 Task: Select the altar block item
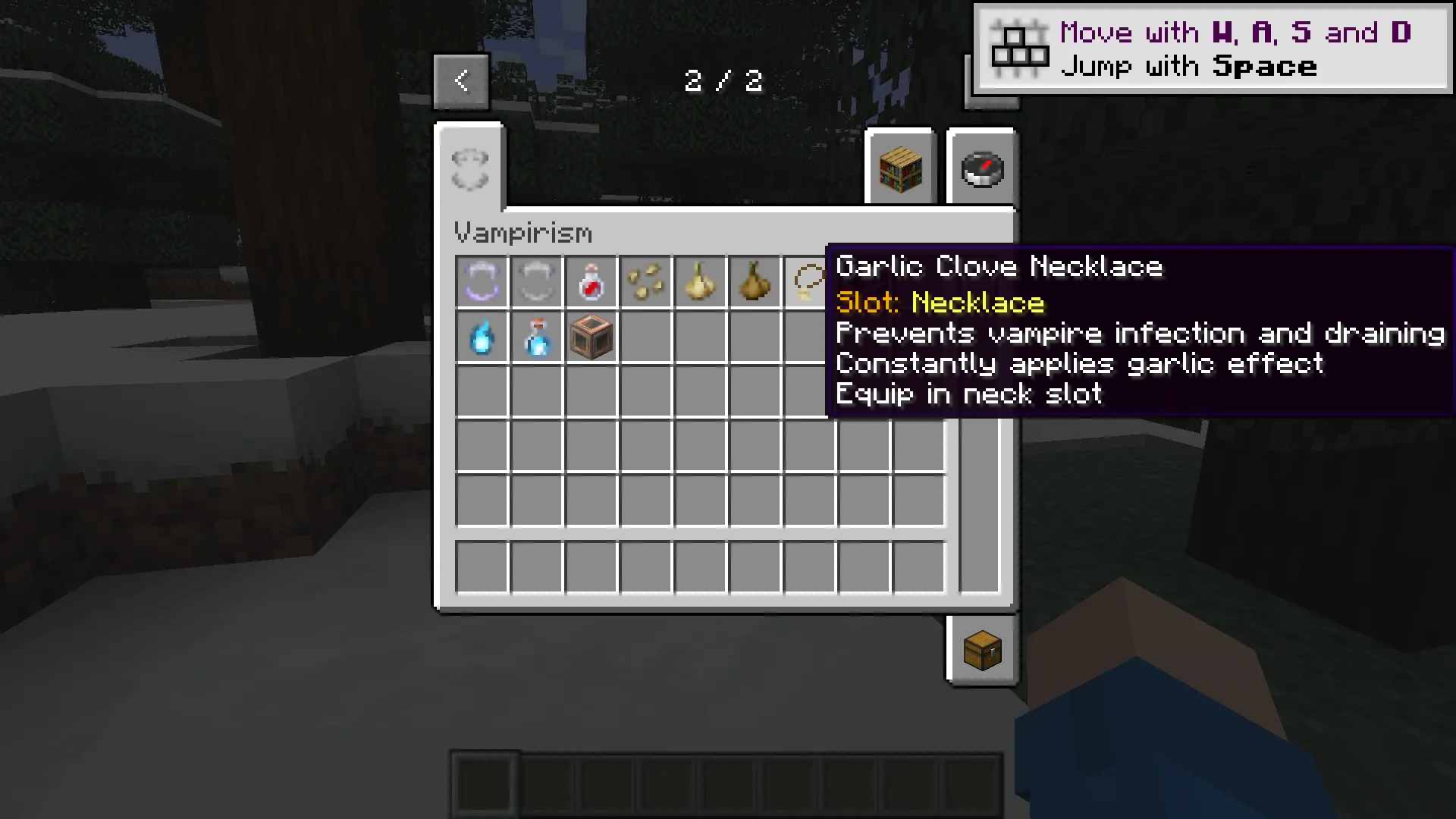(x=591, y=337)
